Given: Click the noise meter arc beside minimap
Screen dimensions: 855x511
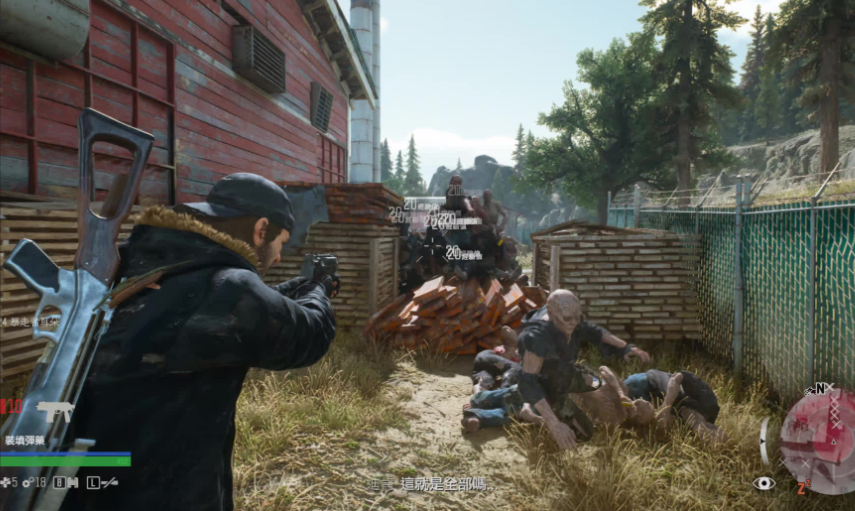Looking at the screenshot, I should coord(765,440).
